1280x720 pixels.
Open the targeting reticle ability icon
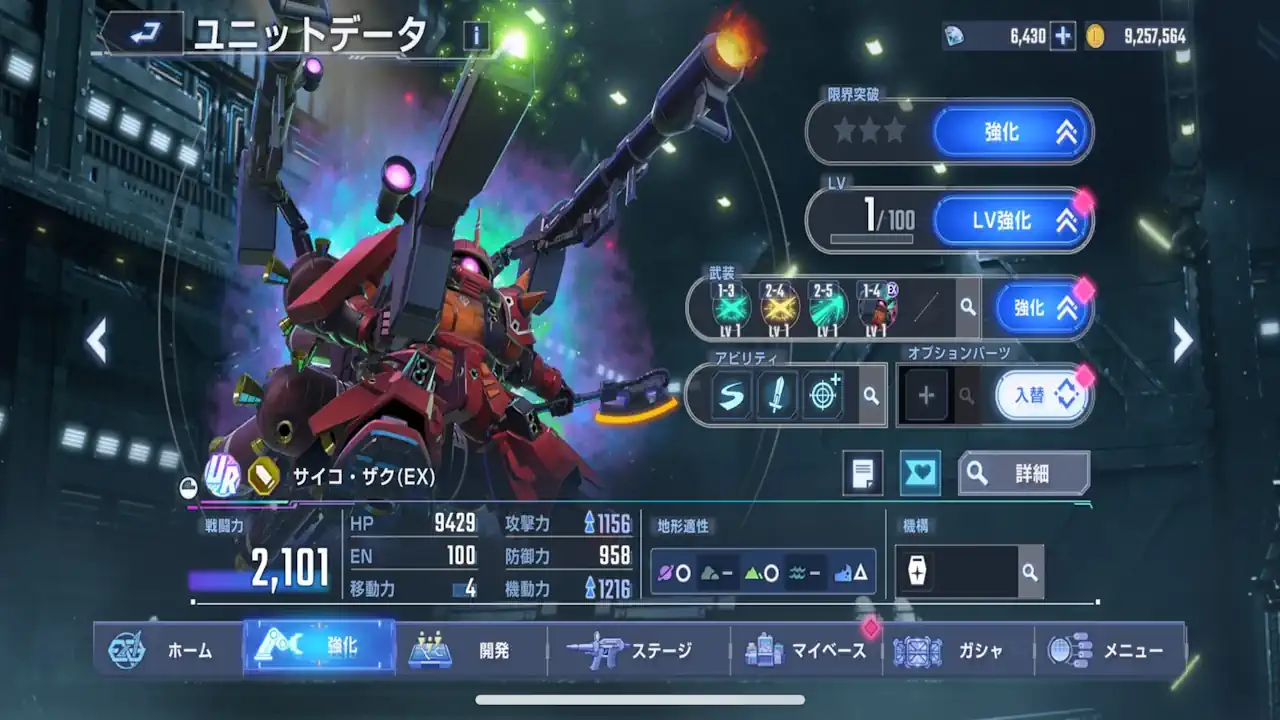click(823, 395)
